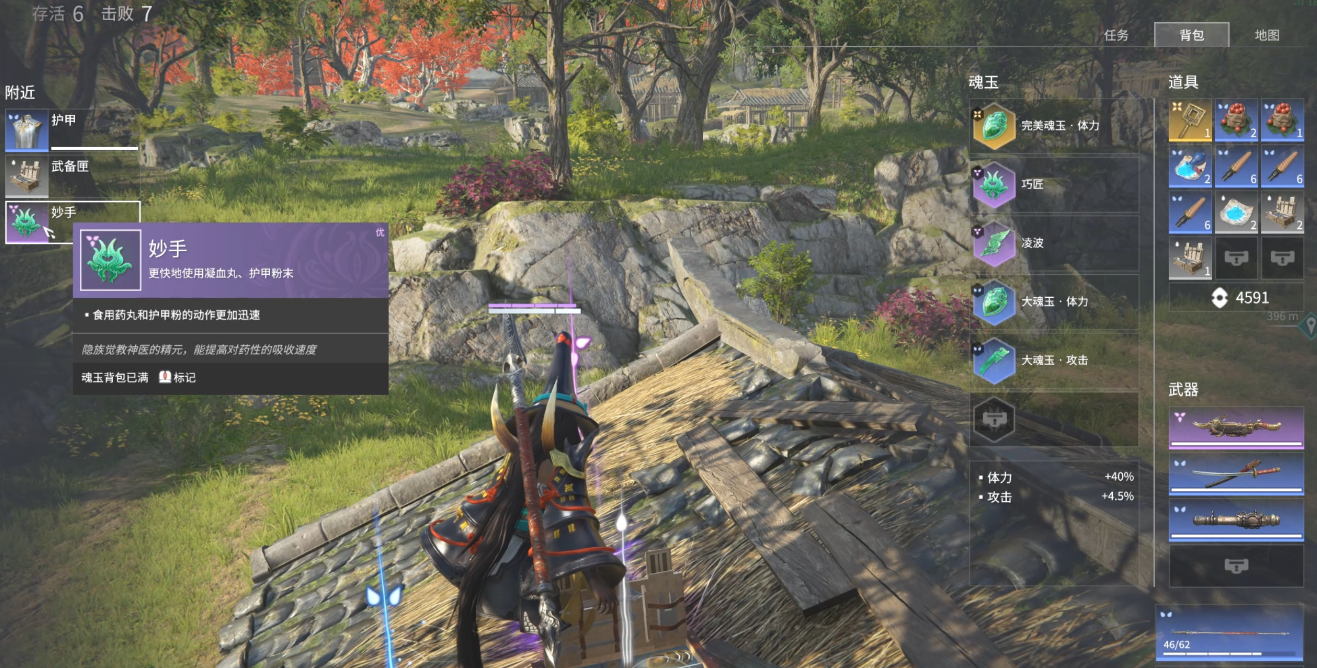1317x668 pixels.
Task: Switch to the 任务 tab
Action: click(x=1116, y=35)
